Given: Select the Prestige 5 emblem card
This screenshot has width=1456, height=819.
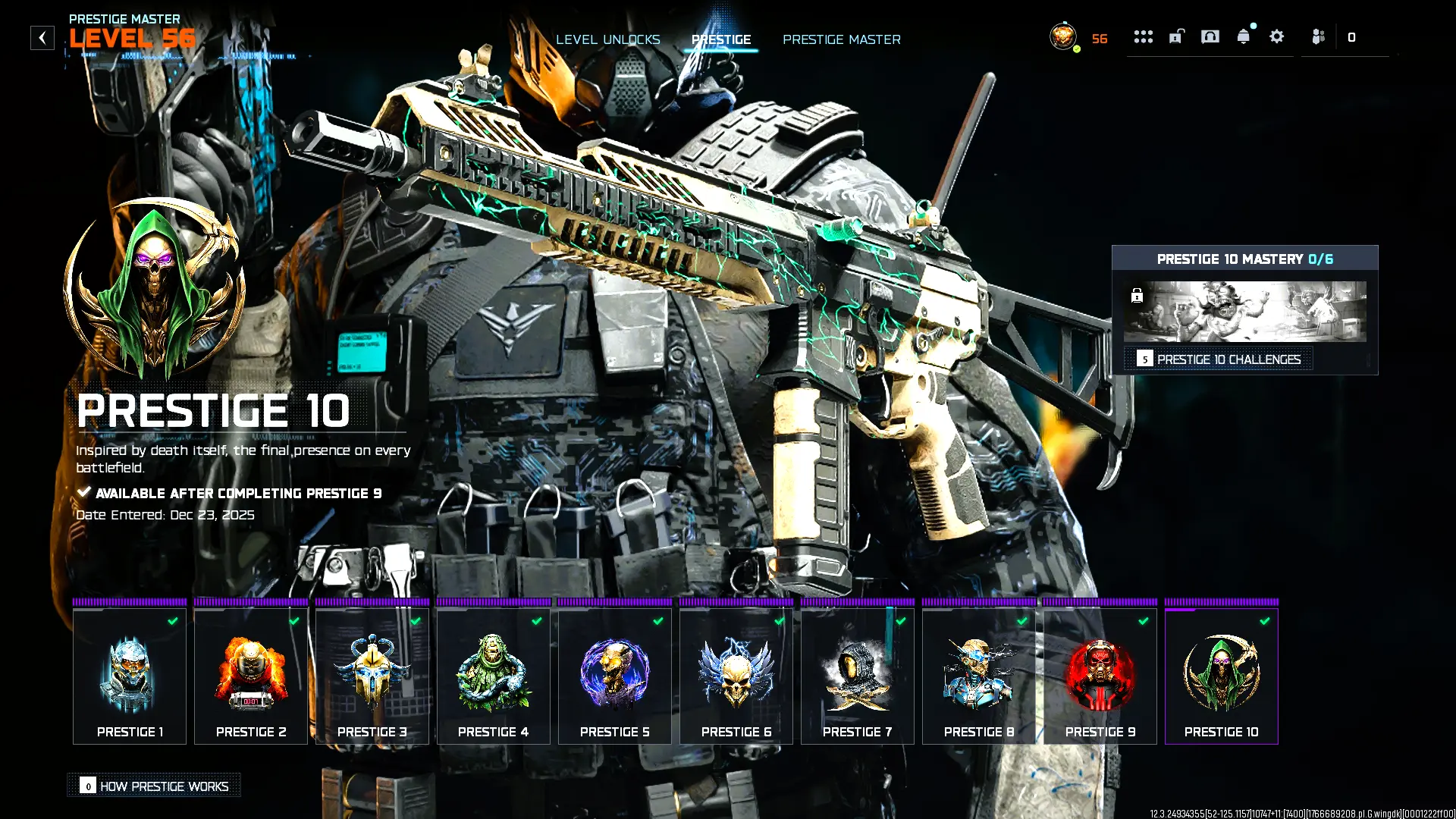Looking at the screenshot, I should (x=614, y=675).
